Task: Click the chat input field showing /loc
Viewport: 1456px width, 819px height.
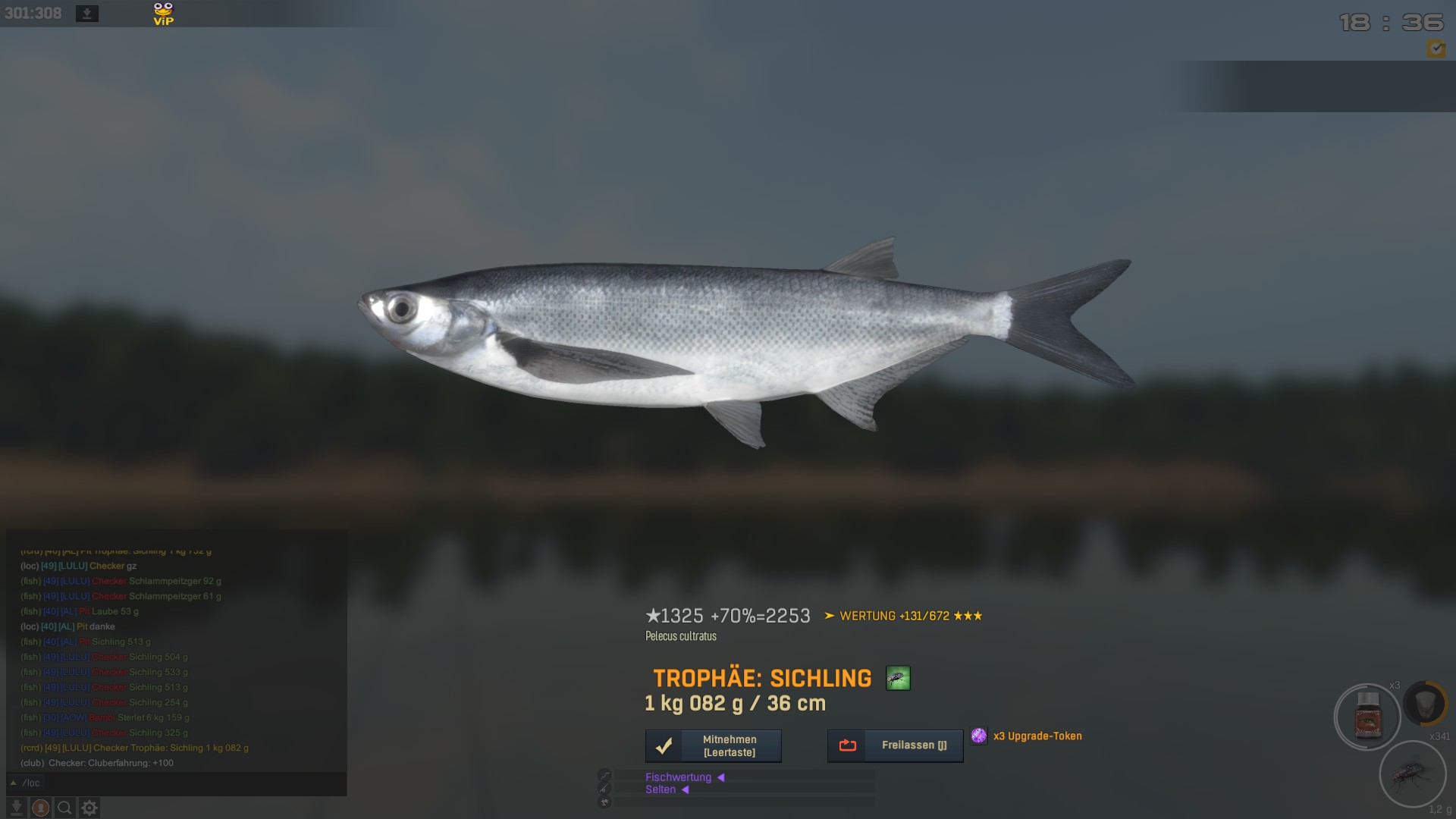Action: pos(182,783)
